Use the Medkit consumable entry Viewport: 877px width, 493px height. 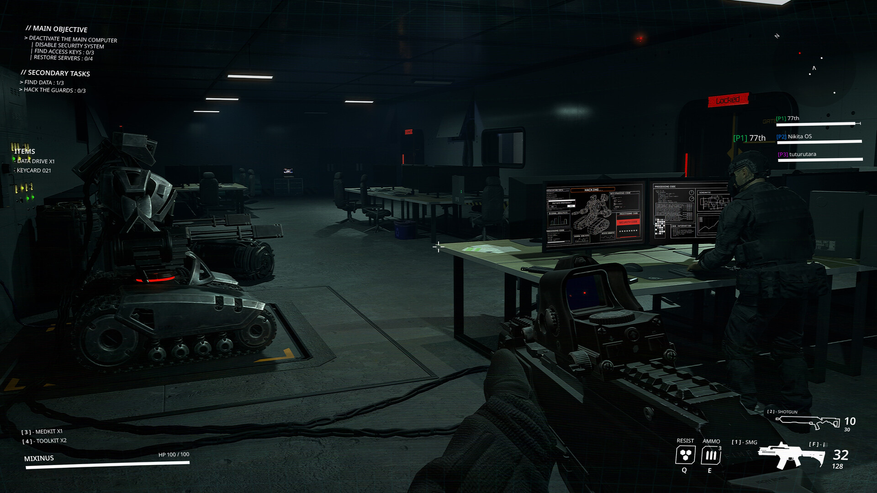click(43, 431)
